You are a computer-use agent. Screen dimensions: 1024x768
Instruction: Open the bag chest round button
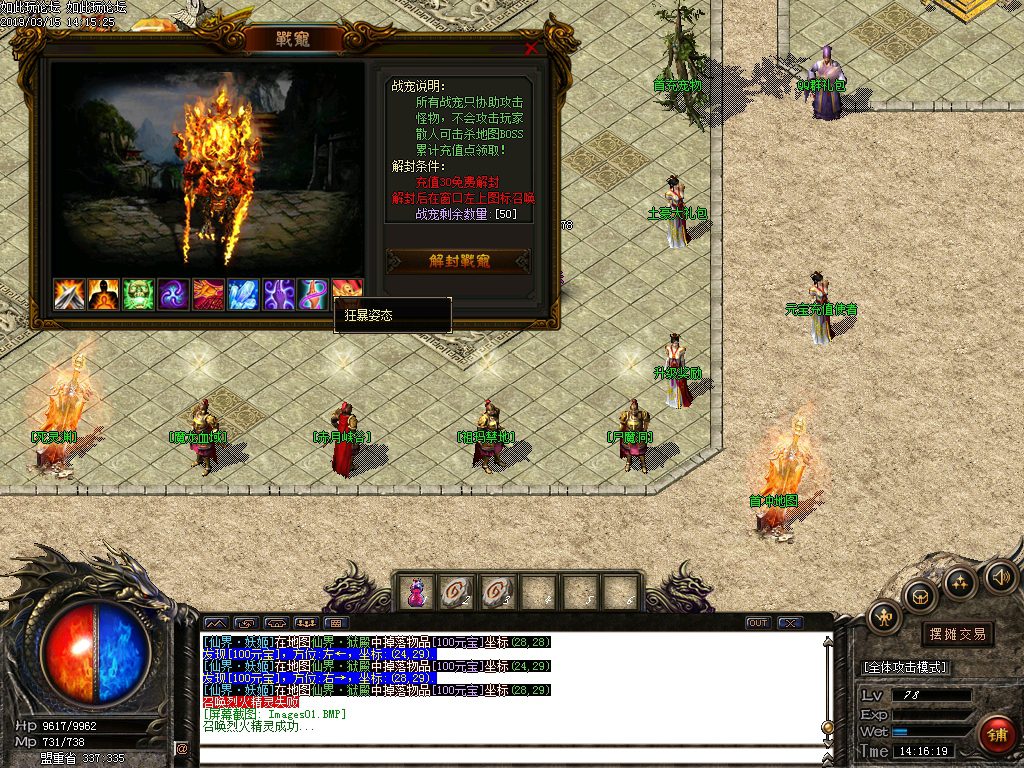[920, 597]
